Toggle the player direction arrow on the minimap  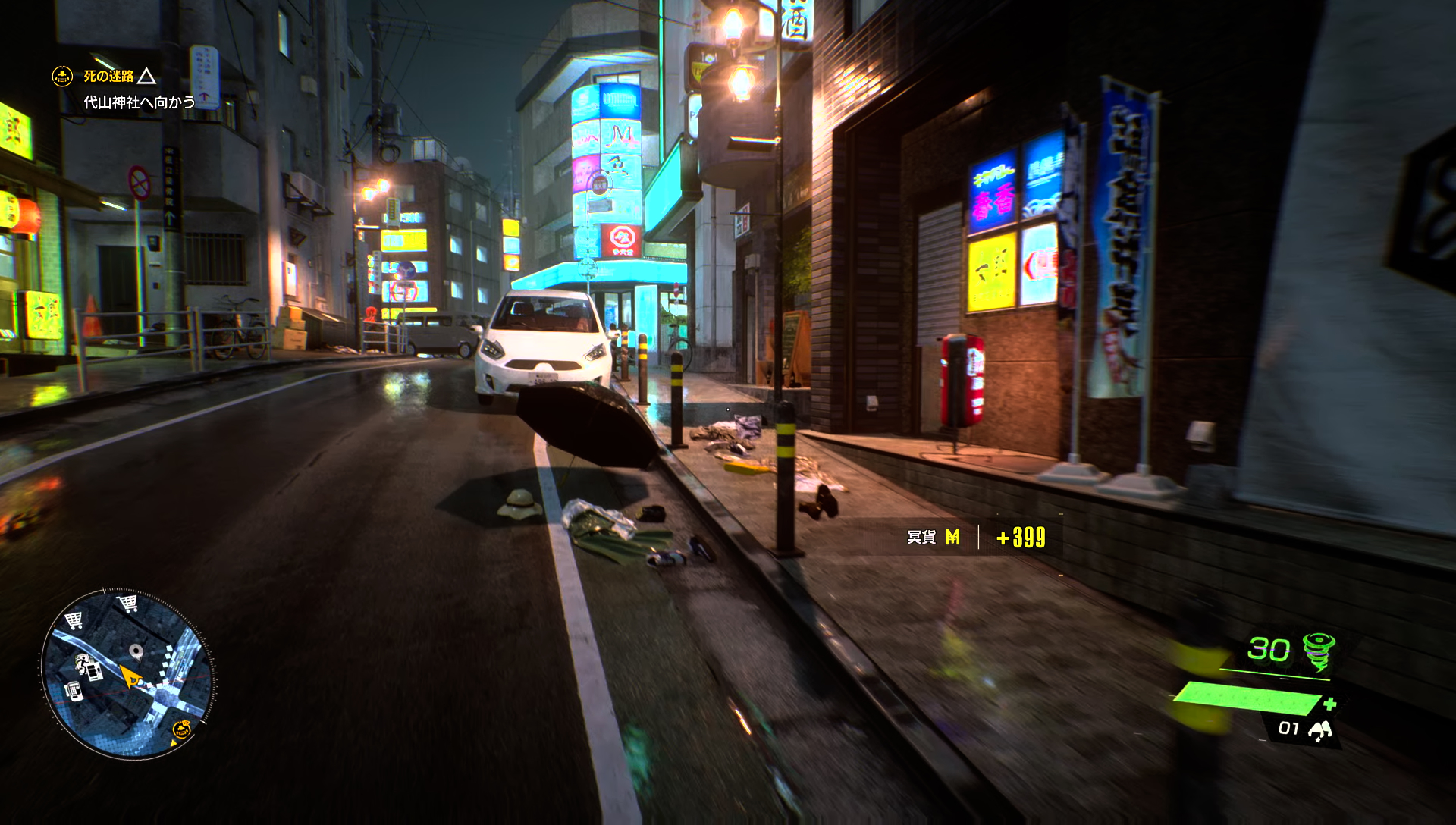coord(130,674)
